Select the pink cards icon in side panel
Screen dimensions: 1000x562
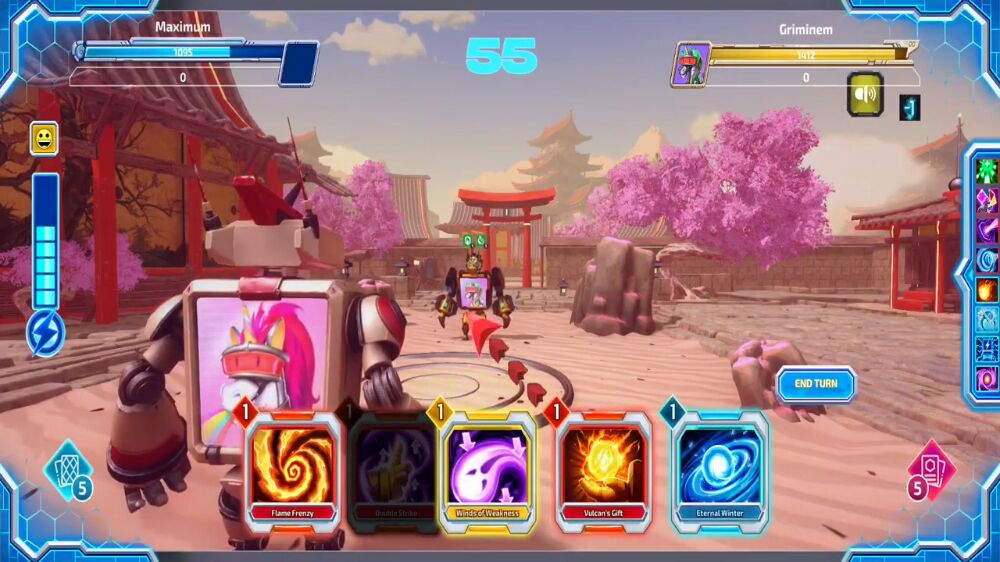click(x=987, y=201)
